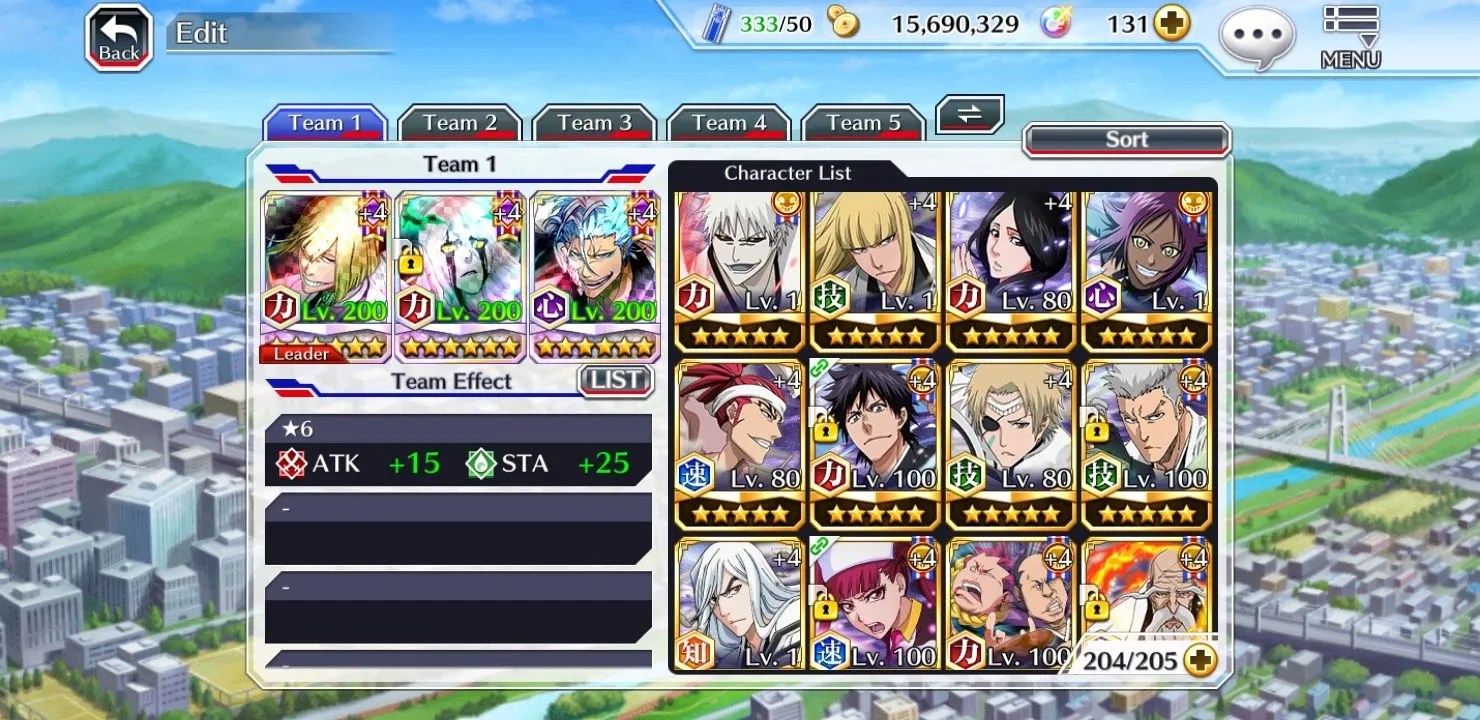Select the blue-haired Team 1 member
The image size is (1480, 720).
595,275
